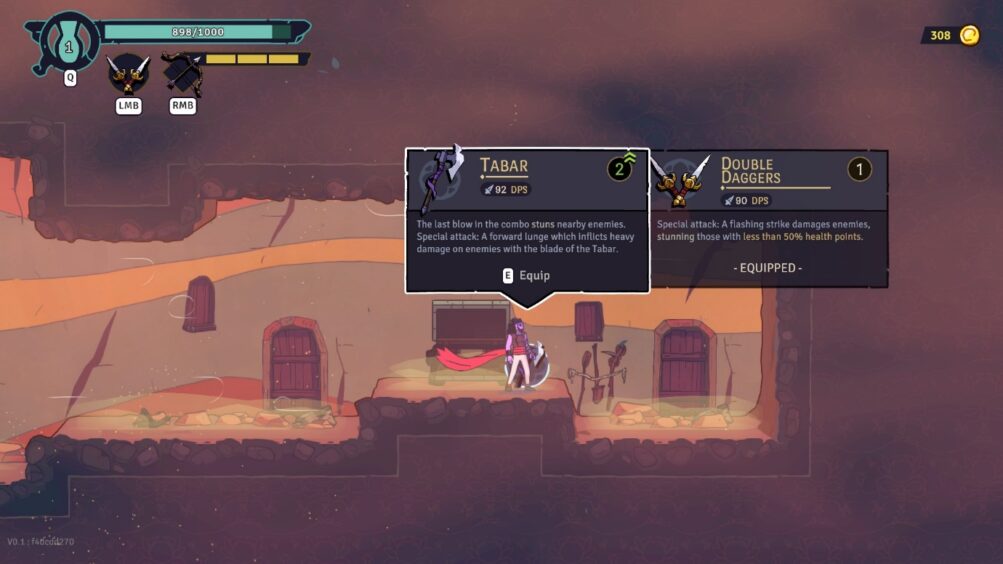
Task: Choose the Tabar weapon card
Action: click(x=527, y=220)
